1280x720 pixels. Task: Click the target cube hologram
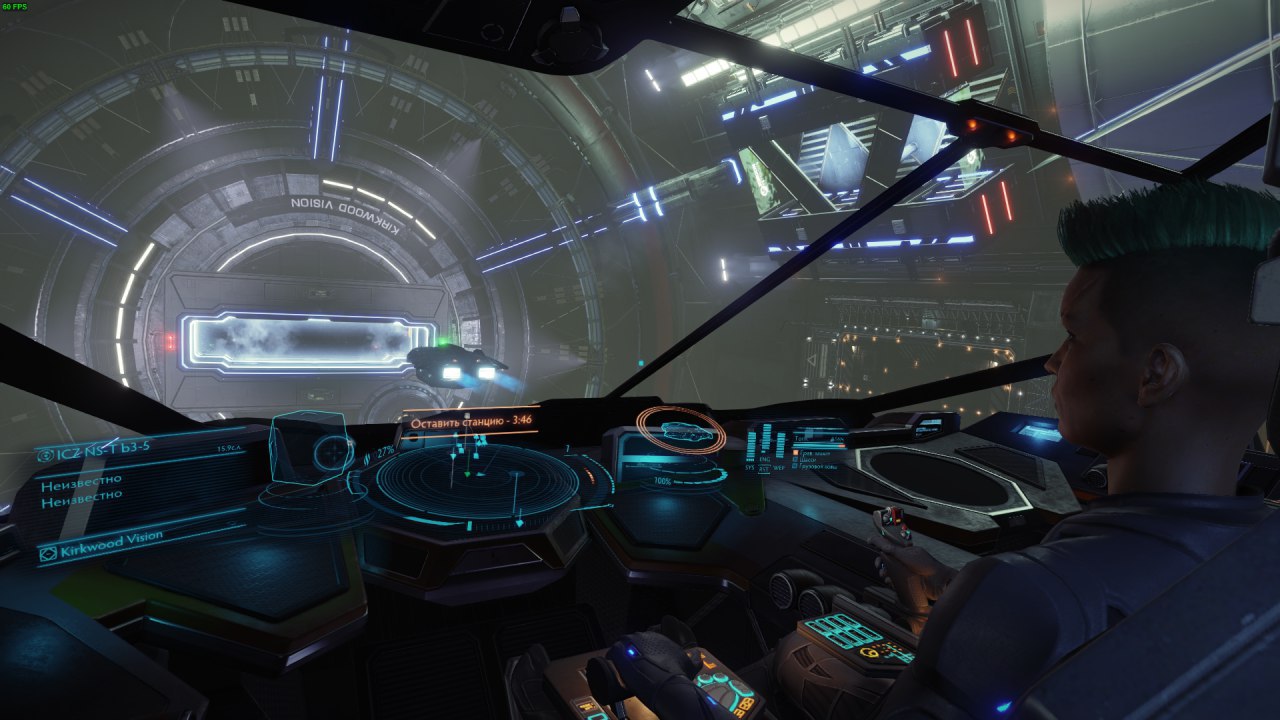click(x=308, y=451)
